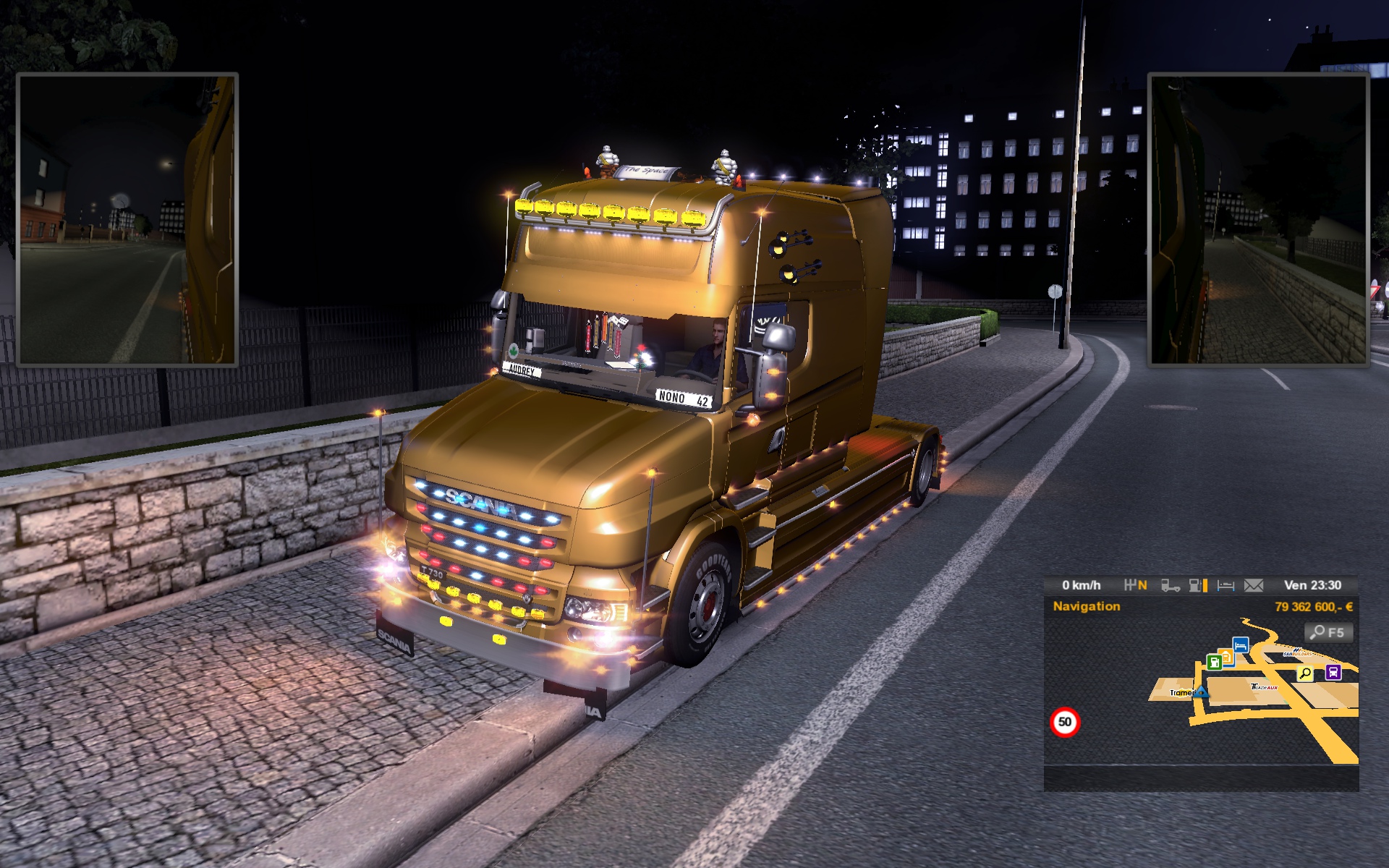
Task: Click the truck damage status icon
Action: pos(1170,585)
